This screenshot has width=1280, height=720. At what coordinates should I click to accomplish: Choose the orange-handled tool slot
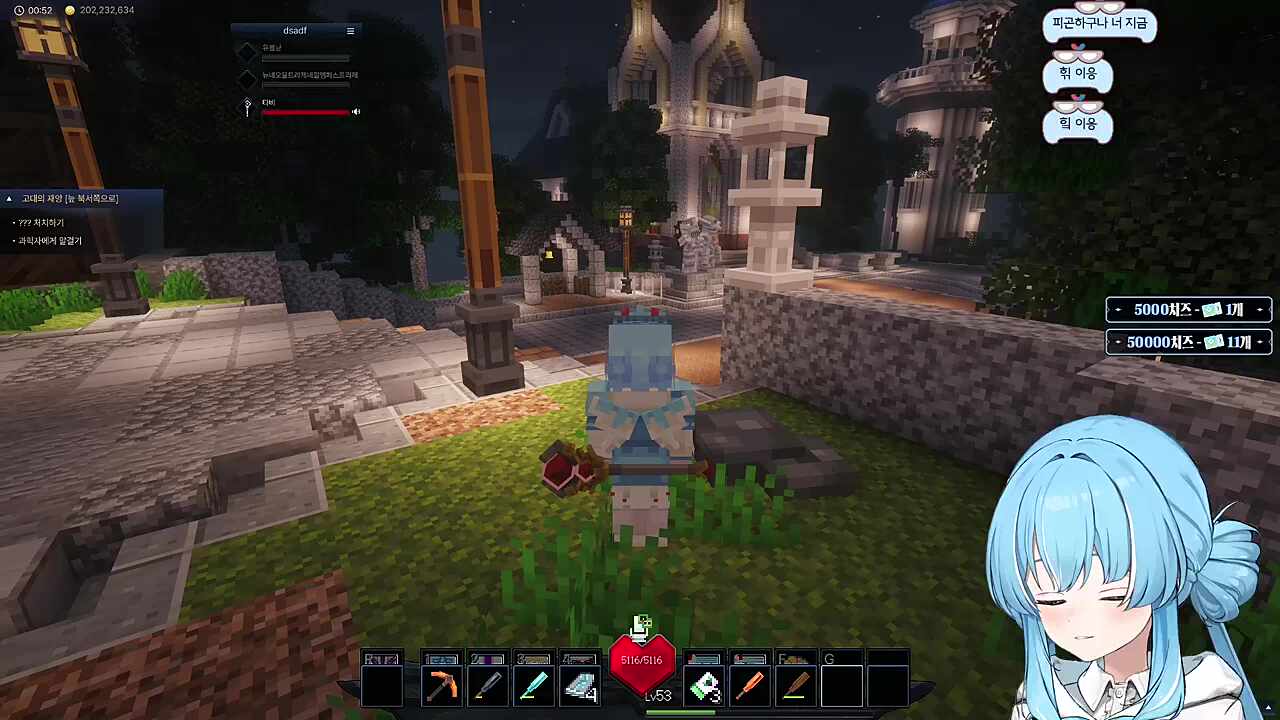(x=750, y=687)
